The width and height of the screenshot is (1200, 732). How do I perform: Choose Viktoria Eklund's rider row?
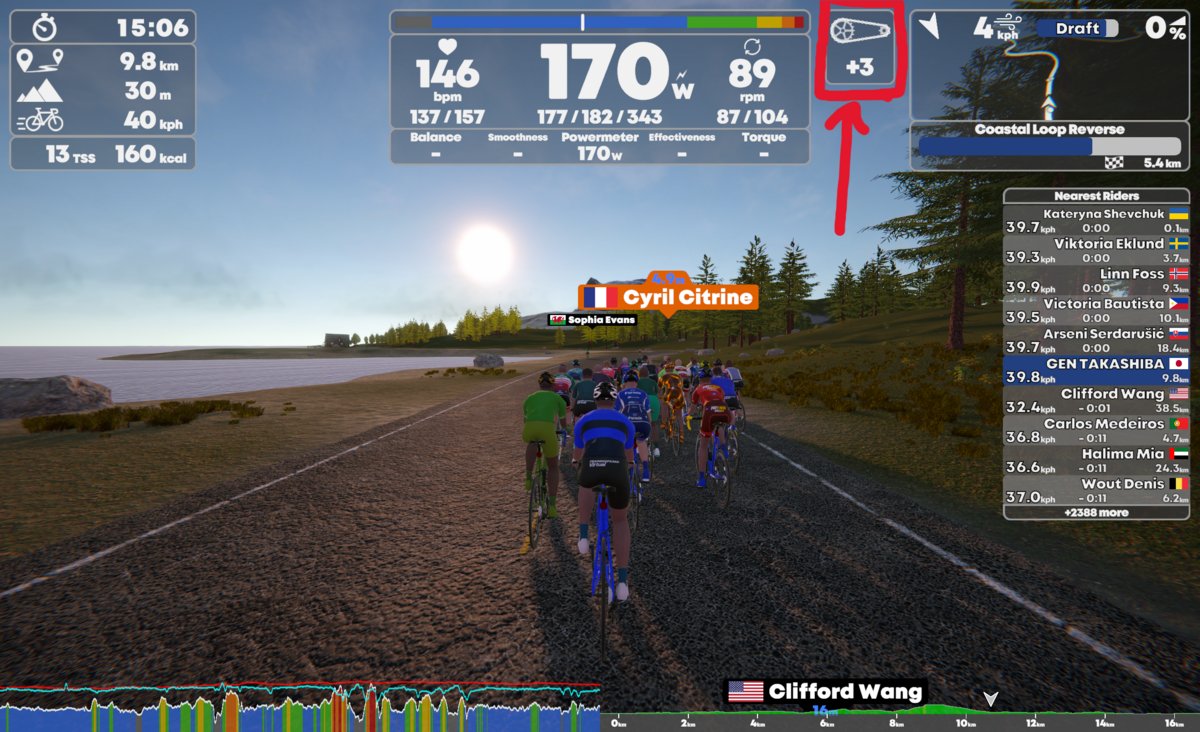(1096, 251)
